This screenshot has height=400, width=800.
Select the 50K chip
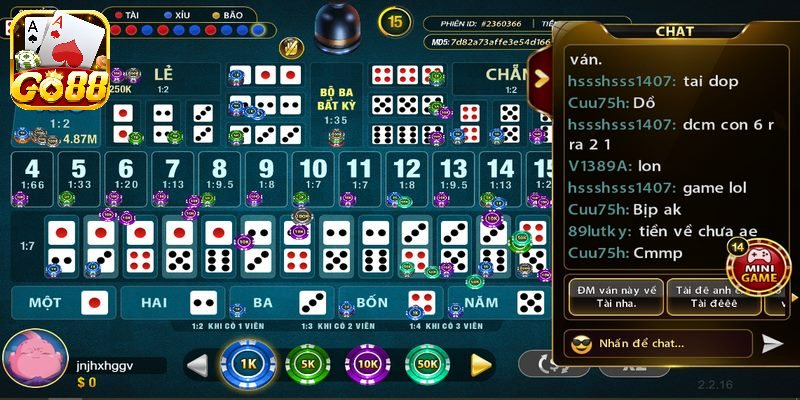427,364
